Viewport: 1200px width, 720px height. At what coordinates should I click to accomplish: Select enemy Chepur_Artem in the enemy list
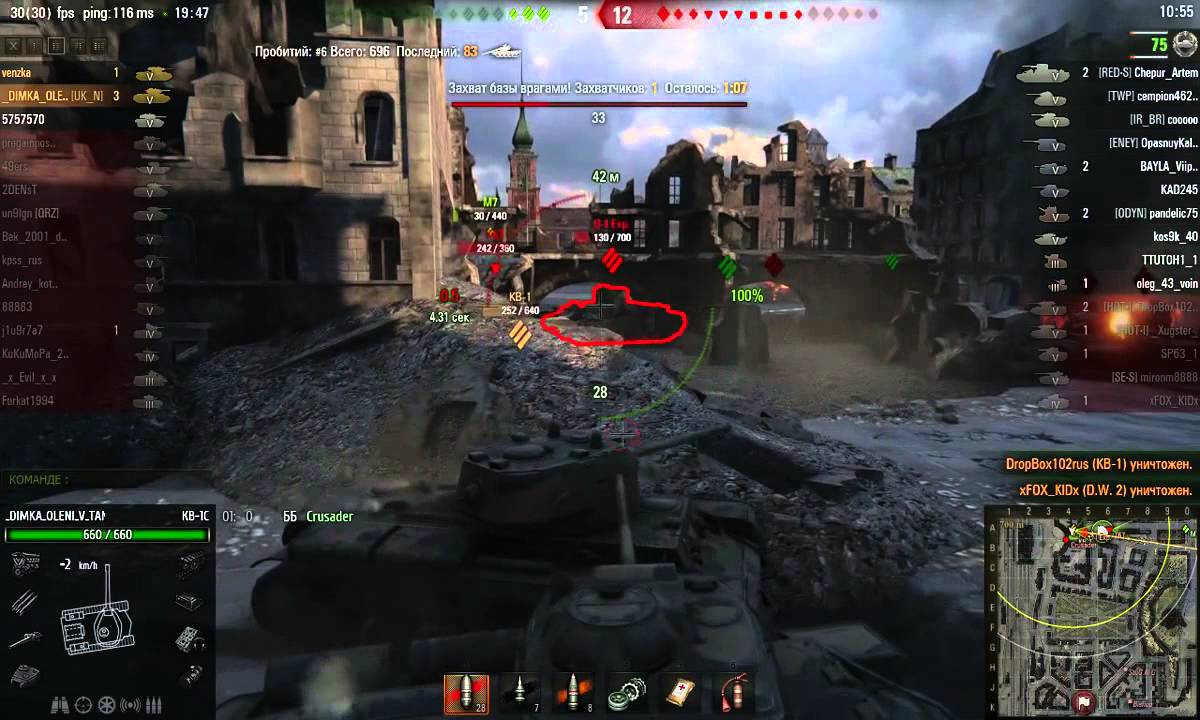click(1160, 73)
